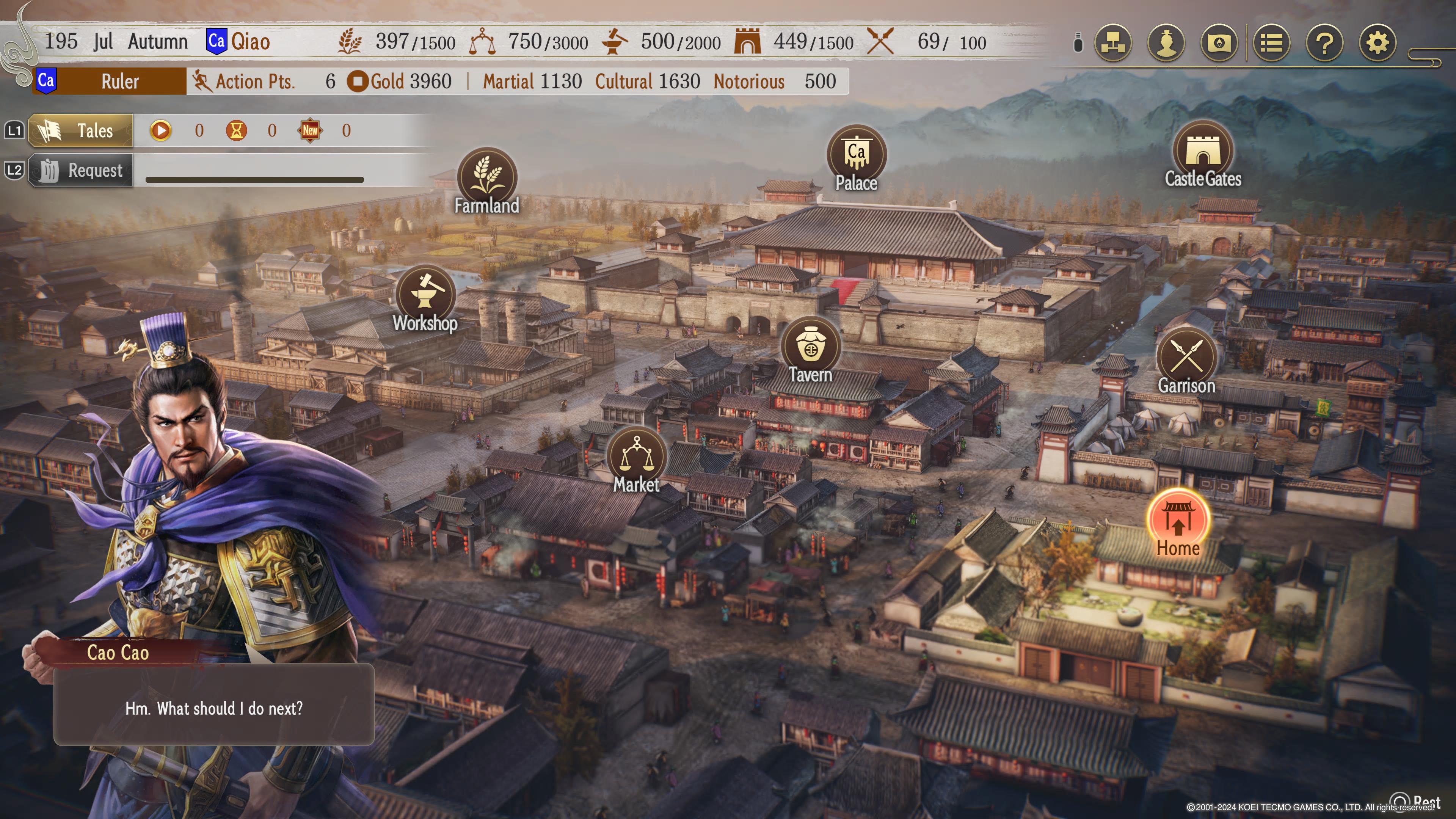The height and width of the screenshot is (819, 1456).
Task: Open the help question mark
Action: tap(1324, 42)
